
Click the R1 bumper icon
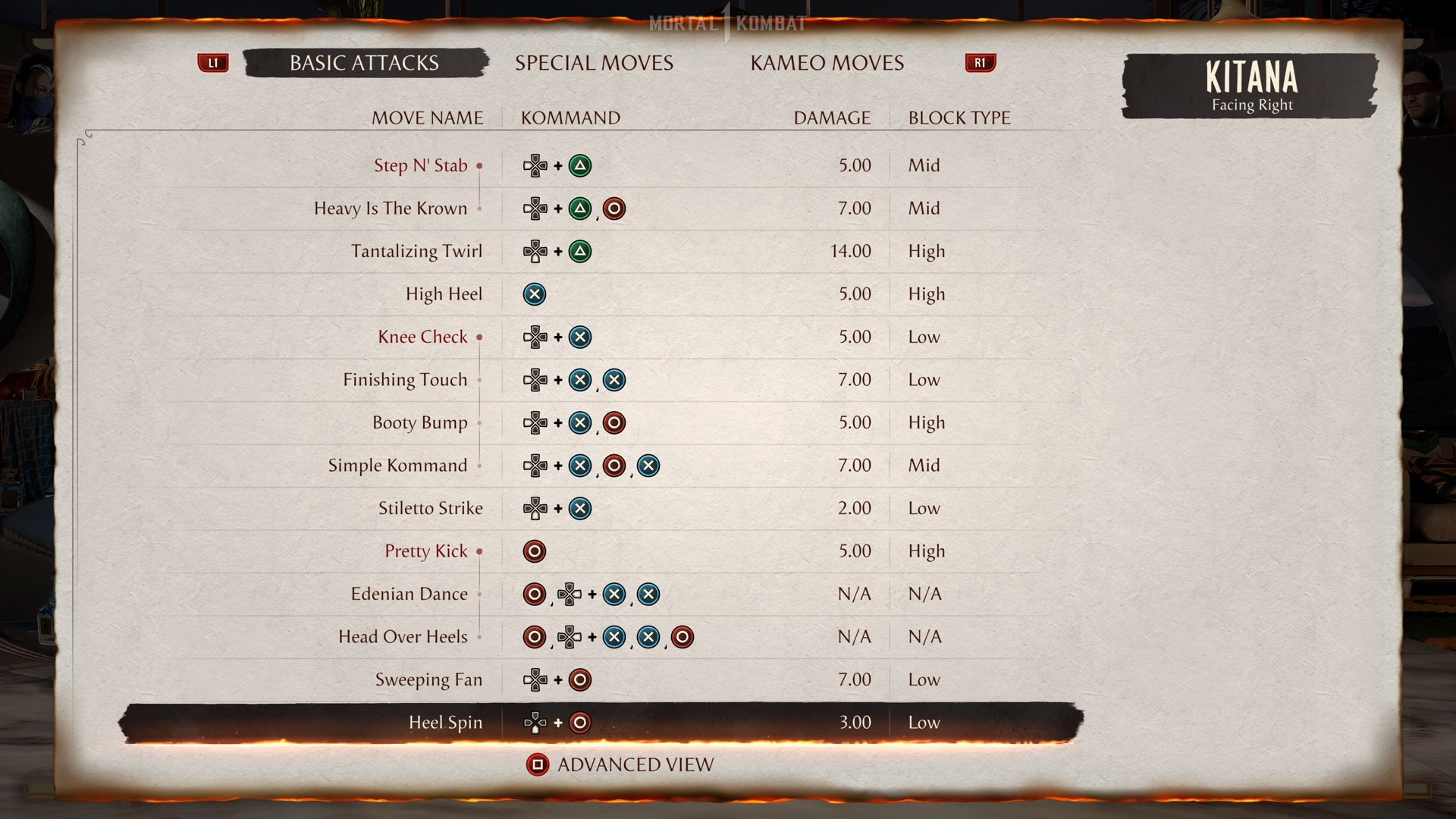[x=980, y=63]
